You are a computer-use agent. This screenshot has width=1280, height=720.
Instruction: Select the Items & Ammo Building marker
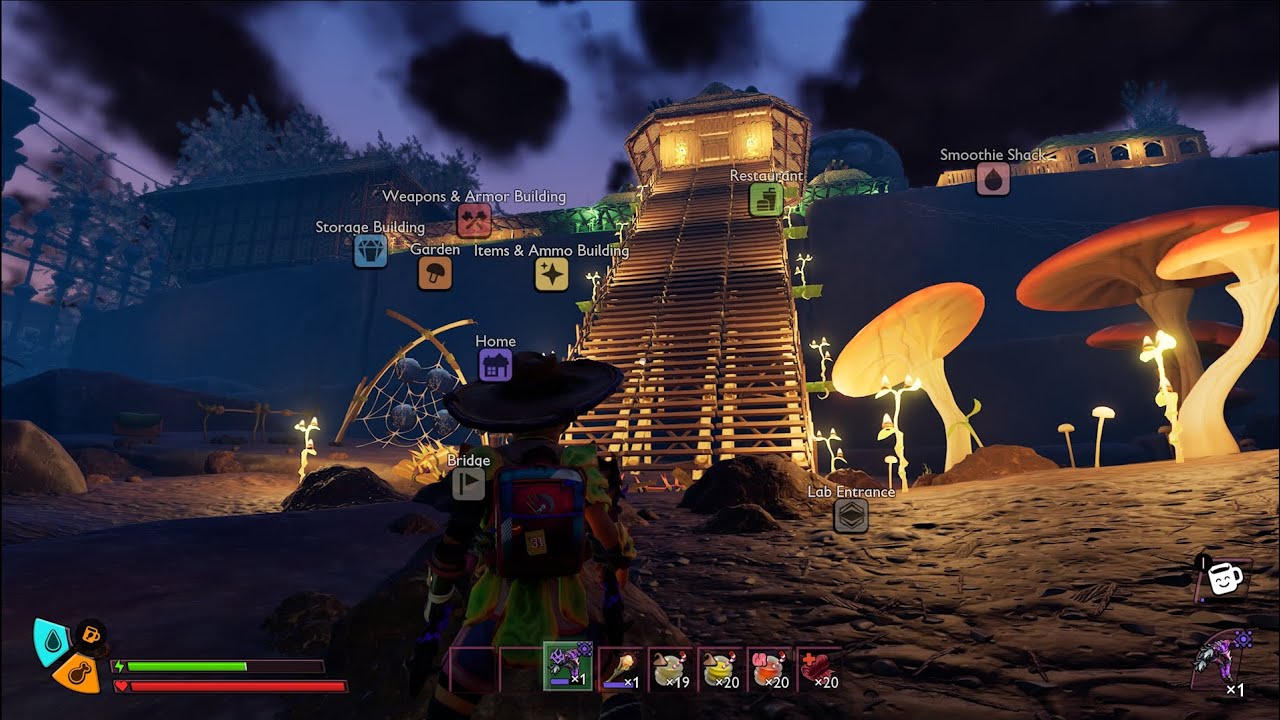[551, 274]
